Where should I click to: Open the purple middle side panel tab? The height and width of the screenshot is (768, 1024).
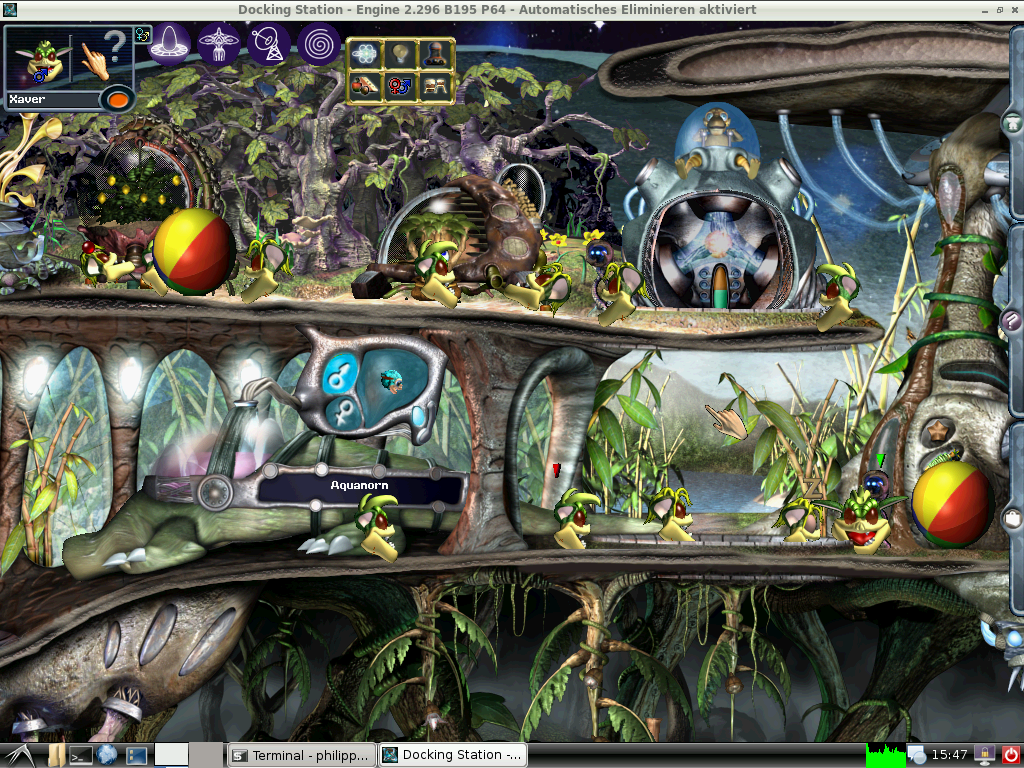[x=1012, y=320]
